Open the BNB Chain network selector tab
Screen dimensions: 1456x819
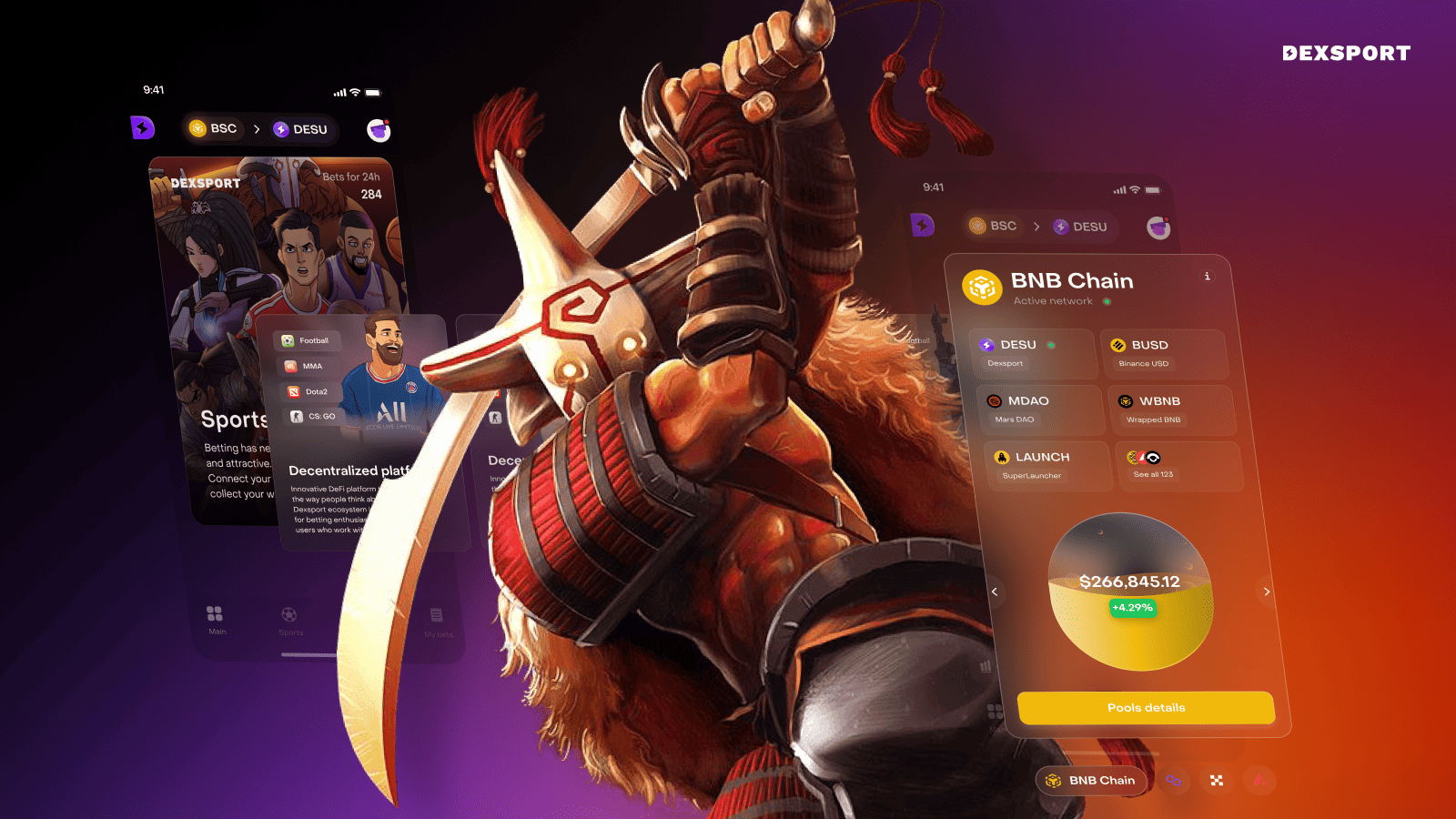(x=1091, y=780)
